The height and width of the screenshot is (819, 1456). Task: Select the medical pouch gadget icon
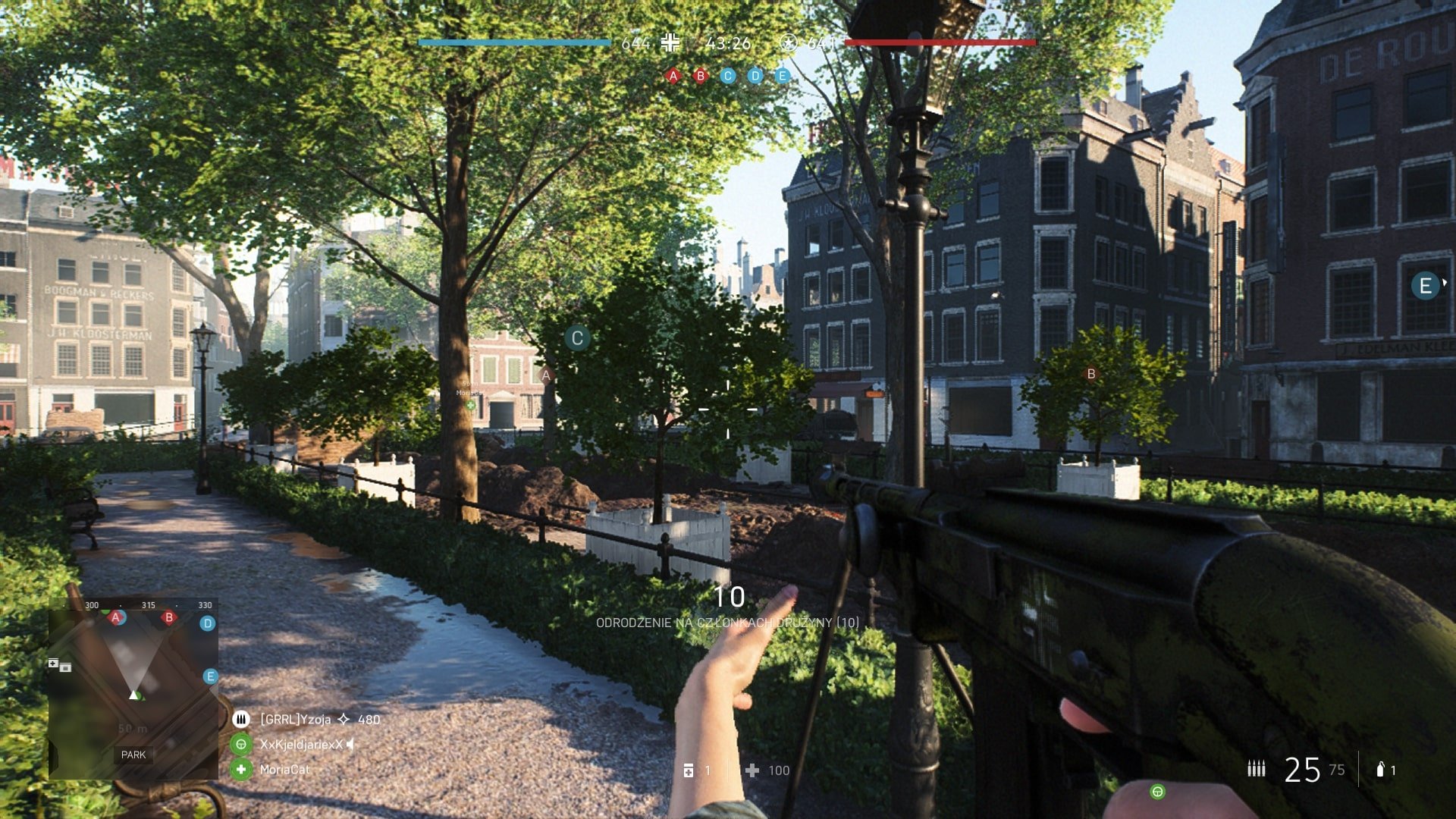[x=689, y=770]
